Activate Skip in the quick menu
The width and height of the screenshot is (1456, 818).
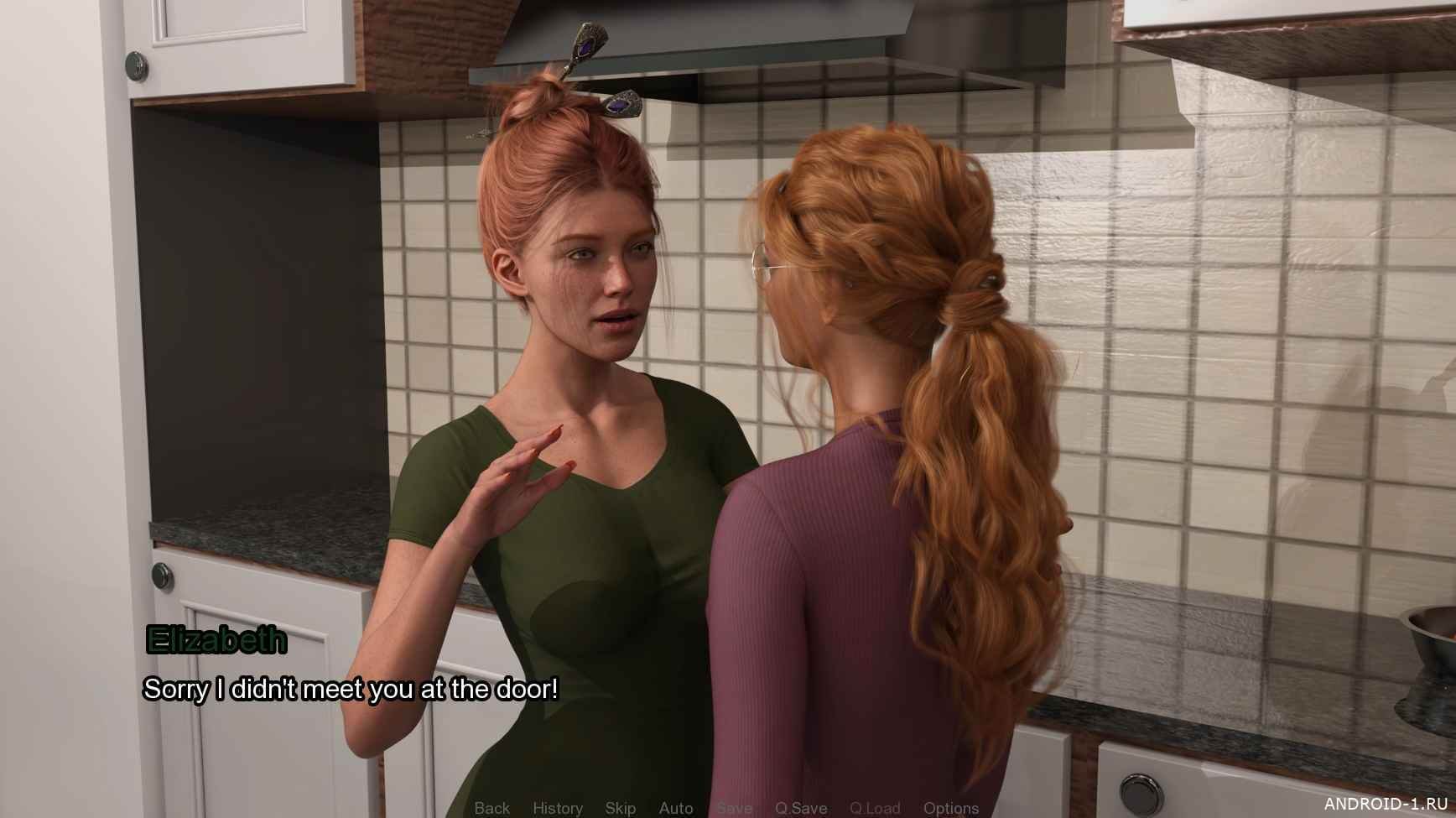[x=621, y=808]
